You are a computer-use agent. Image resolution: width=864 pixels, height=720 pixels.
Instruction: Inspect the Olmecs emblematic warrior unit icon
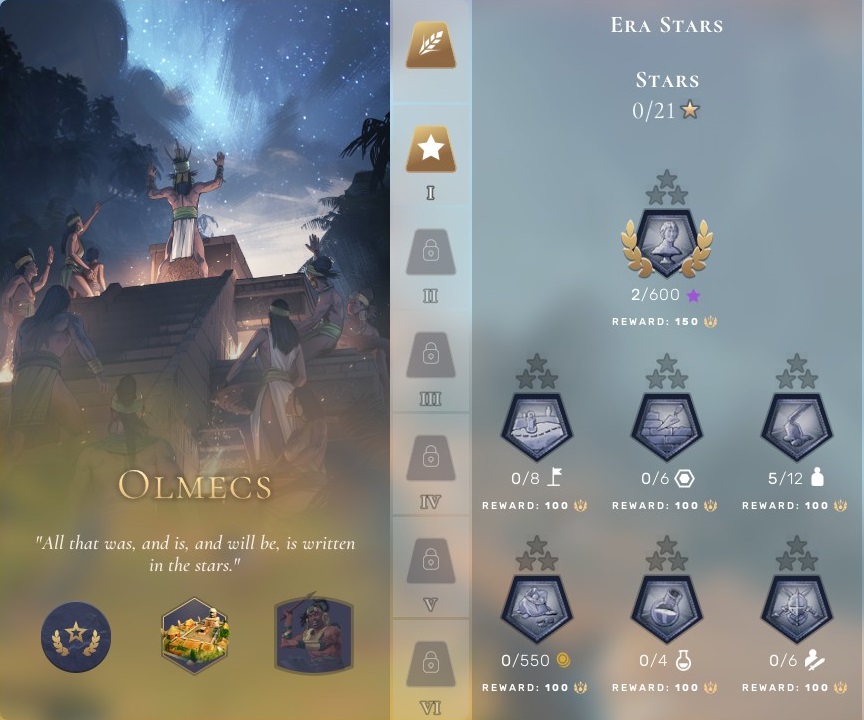pos(314,634)
